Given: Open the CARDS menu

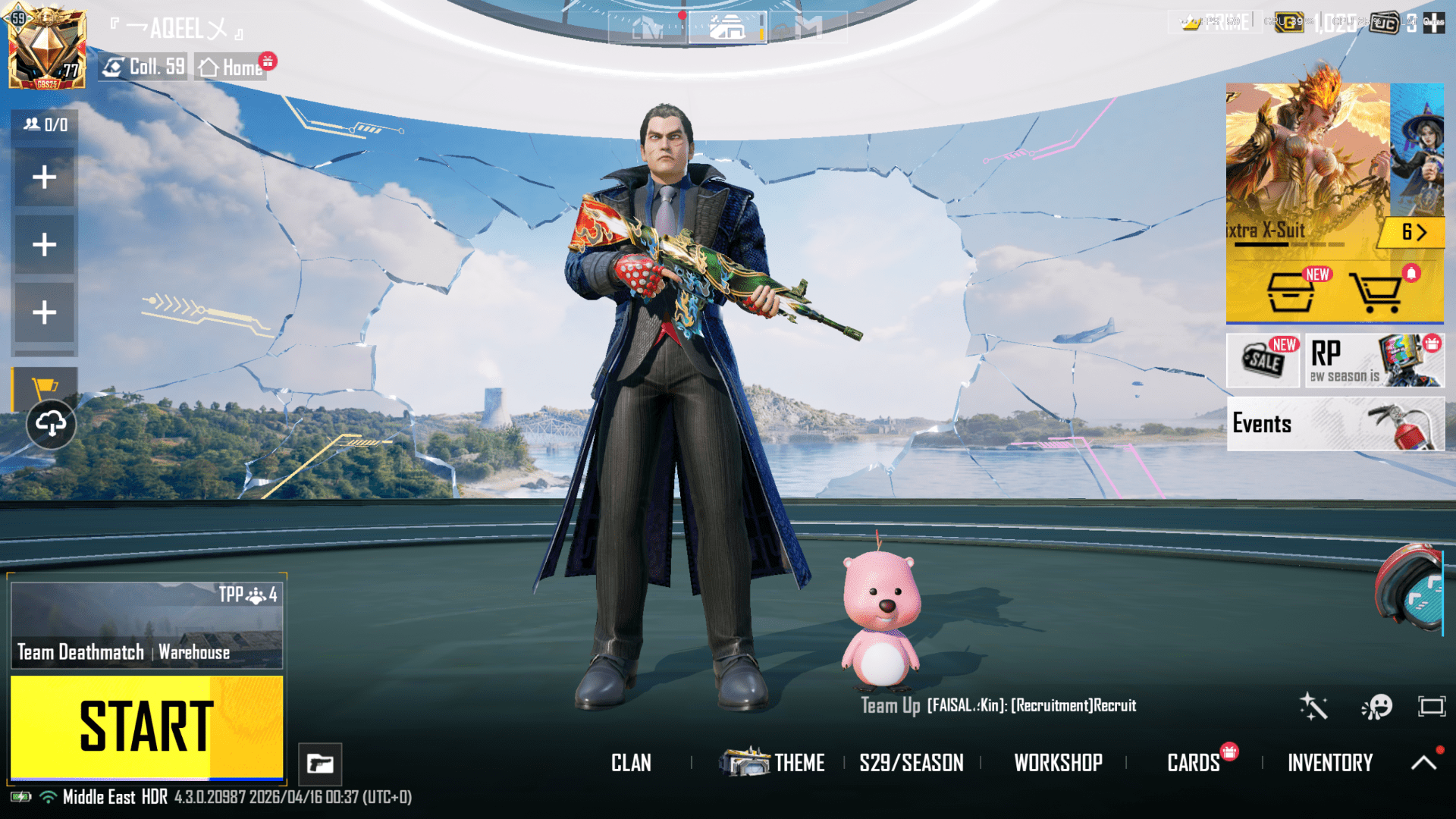Looking at the screenshot, I should [1194, 763].
